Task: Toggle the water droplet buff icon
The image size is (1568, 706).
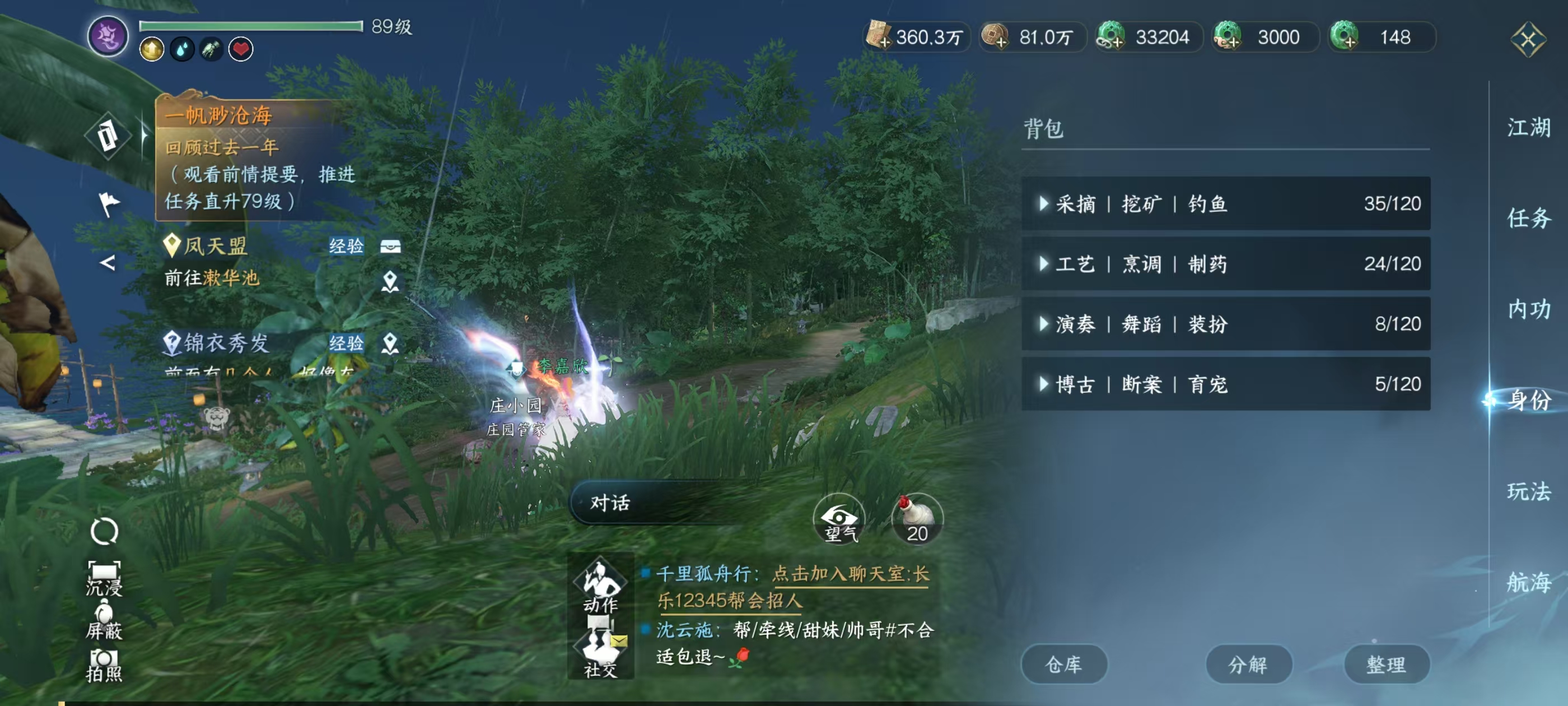Action: click(181, 50)
